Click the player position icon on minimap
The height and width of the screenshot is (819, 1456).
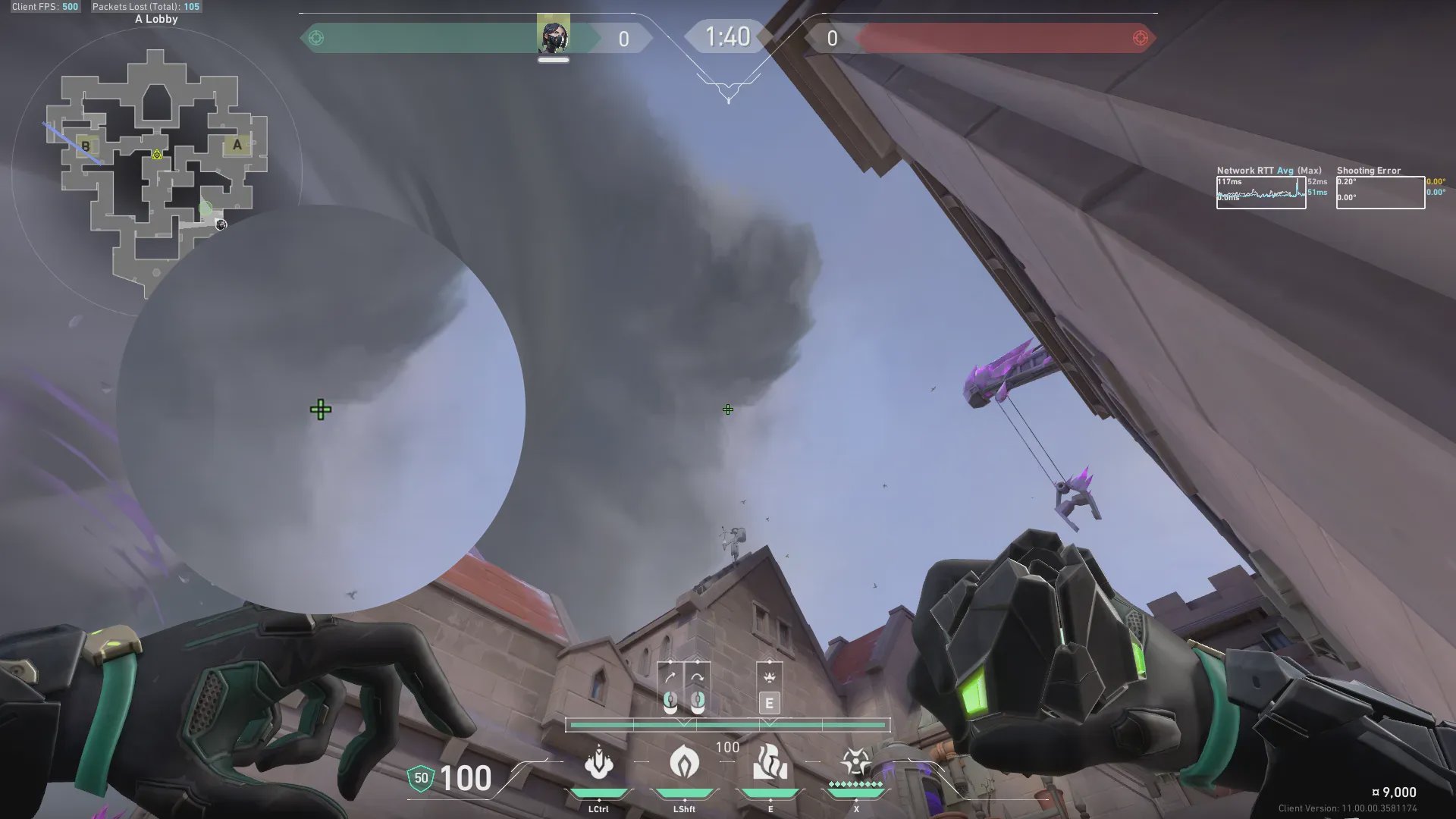(x=221, y=224)
